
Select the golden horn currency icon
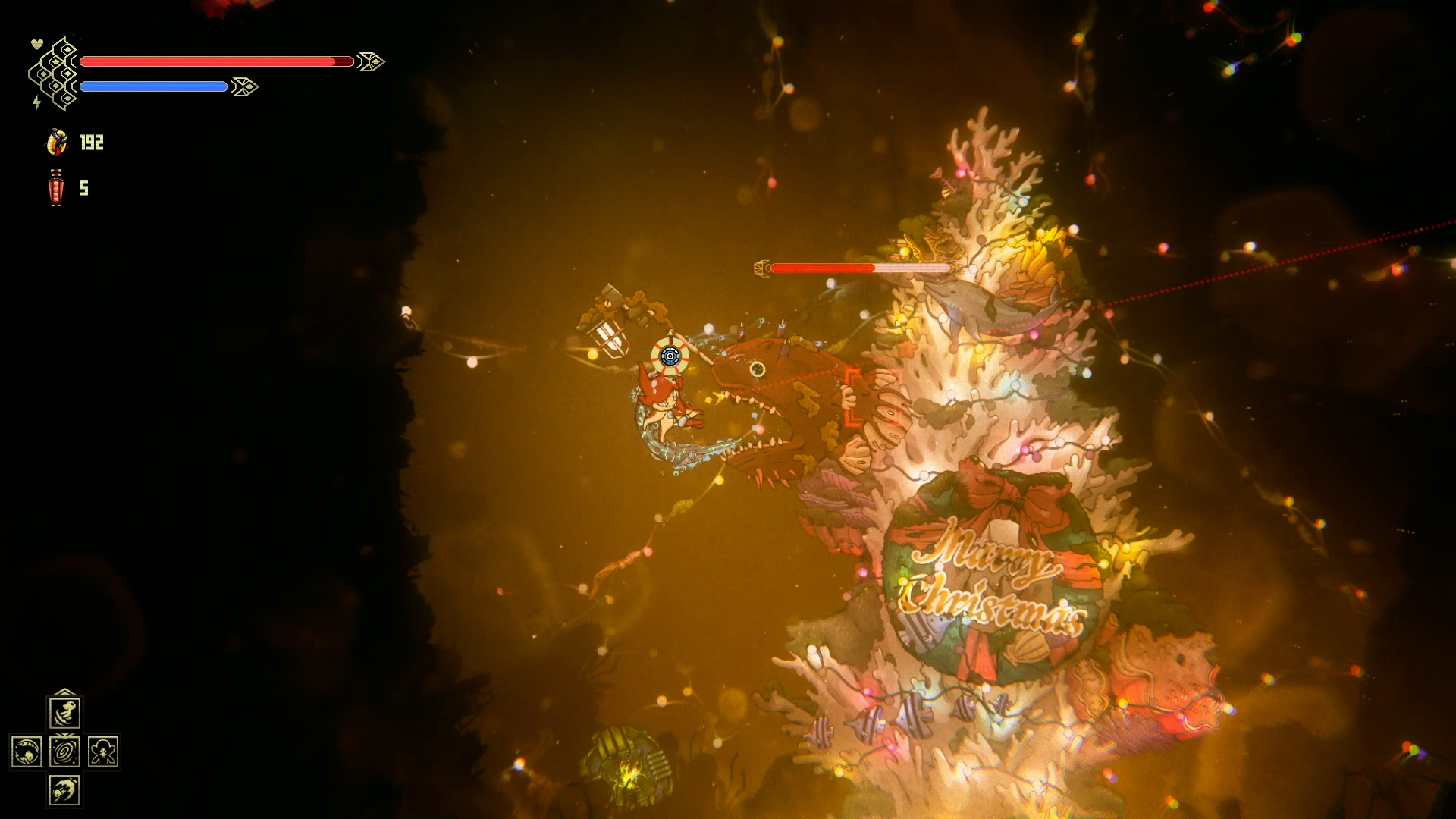57,143
